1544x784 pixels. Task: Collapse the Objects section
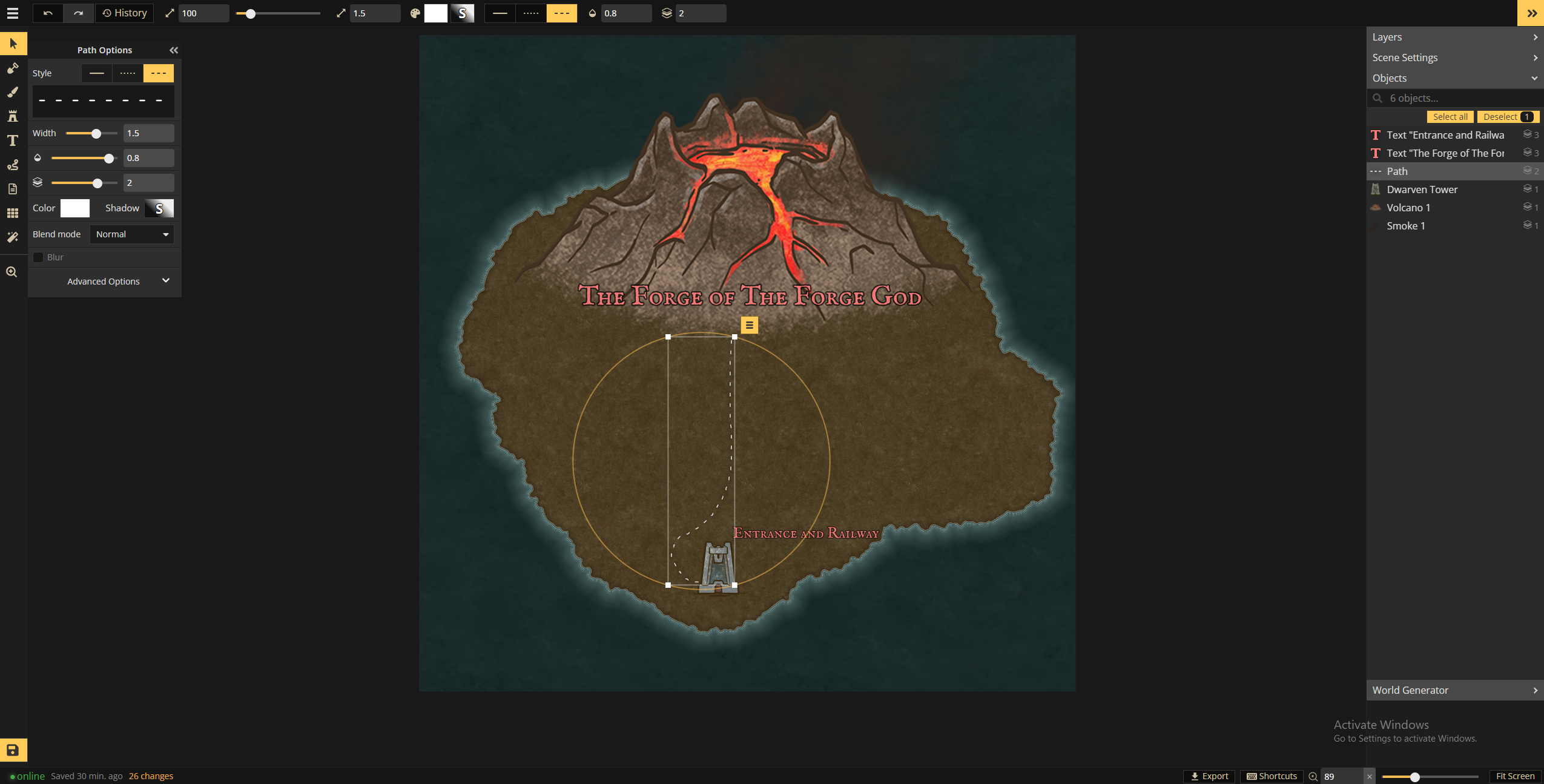pyautogui.click(x=1533, y=78)
